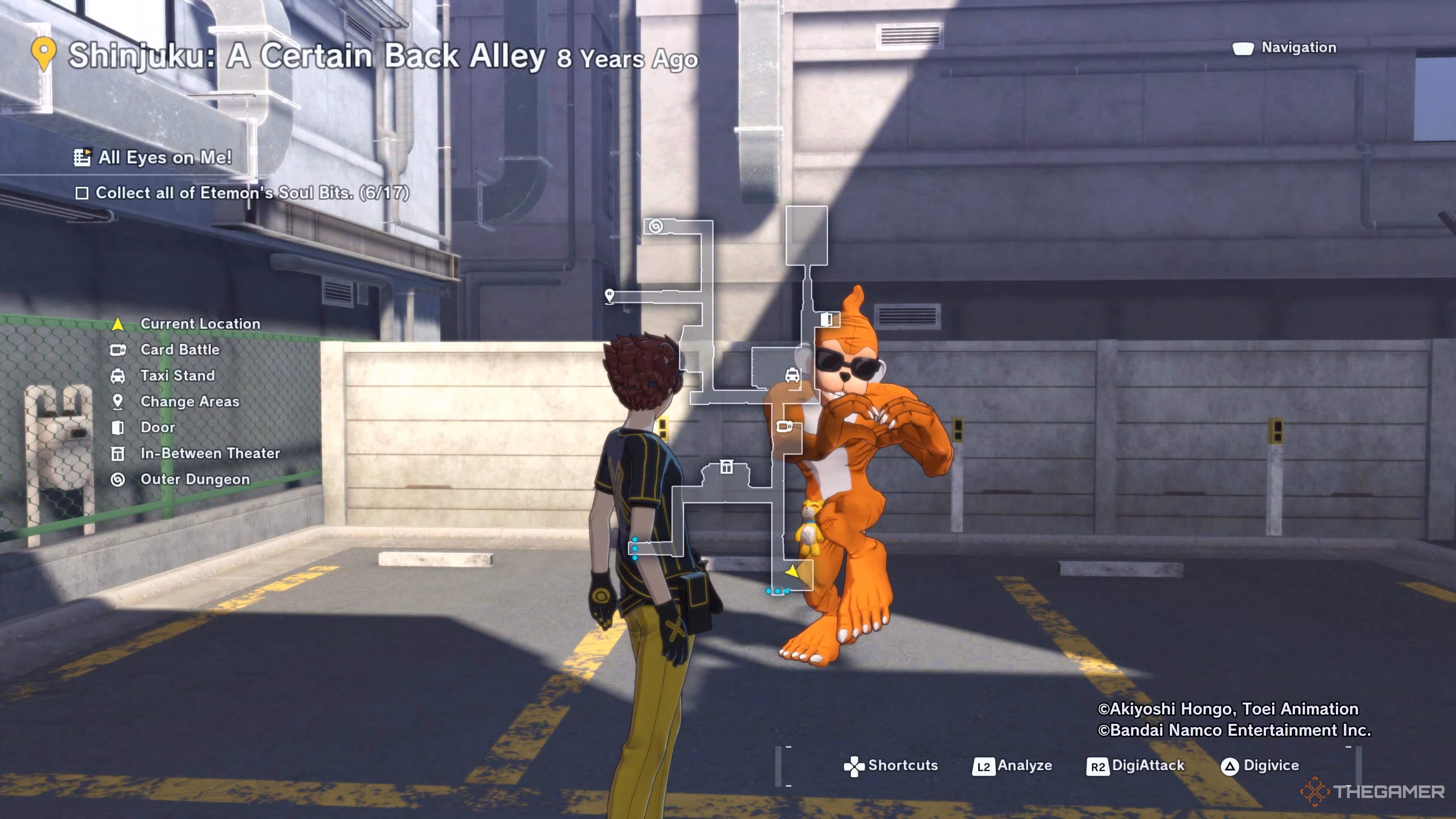Pick the Door legend entry

pyautogui.click(x=158, y=428)
